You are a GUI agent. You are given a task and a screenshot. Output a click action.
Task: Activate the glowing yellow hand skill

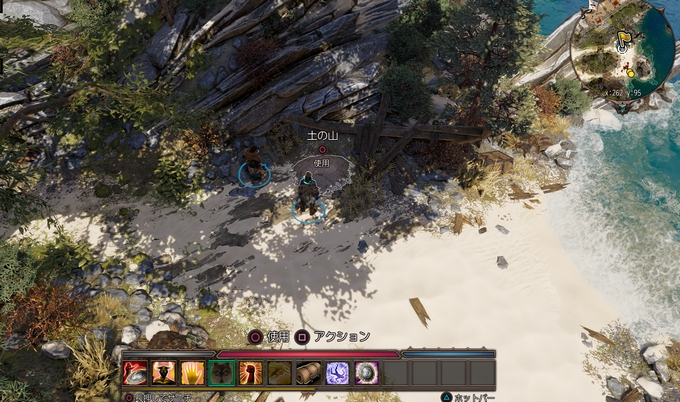[193, 373]
